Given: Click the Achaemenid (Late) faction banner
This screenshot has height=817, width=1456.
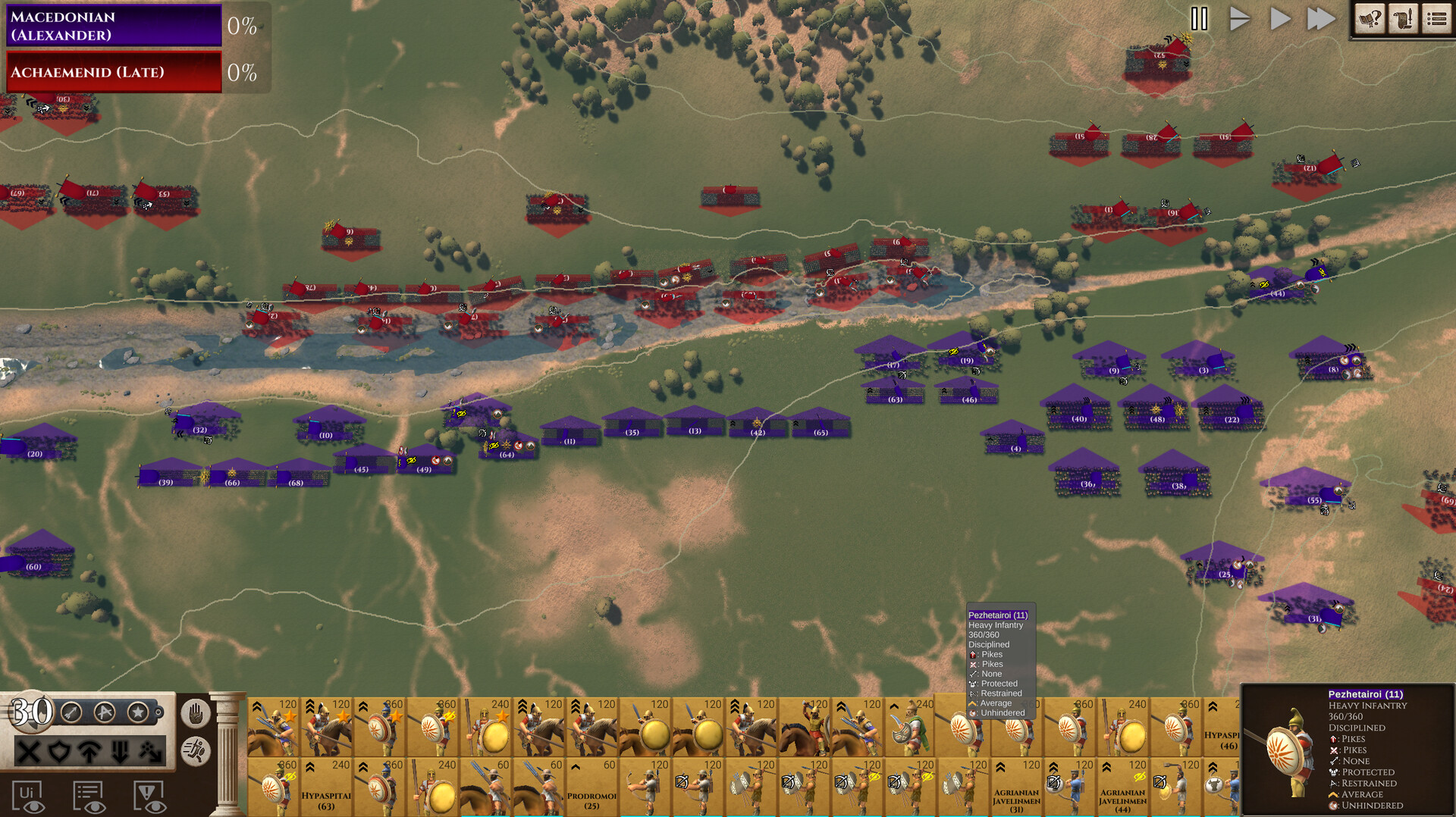Looking at the screenshot, I should pos(114,73).
